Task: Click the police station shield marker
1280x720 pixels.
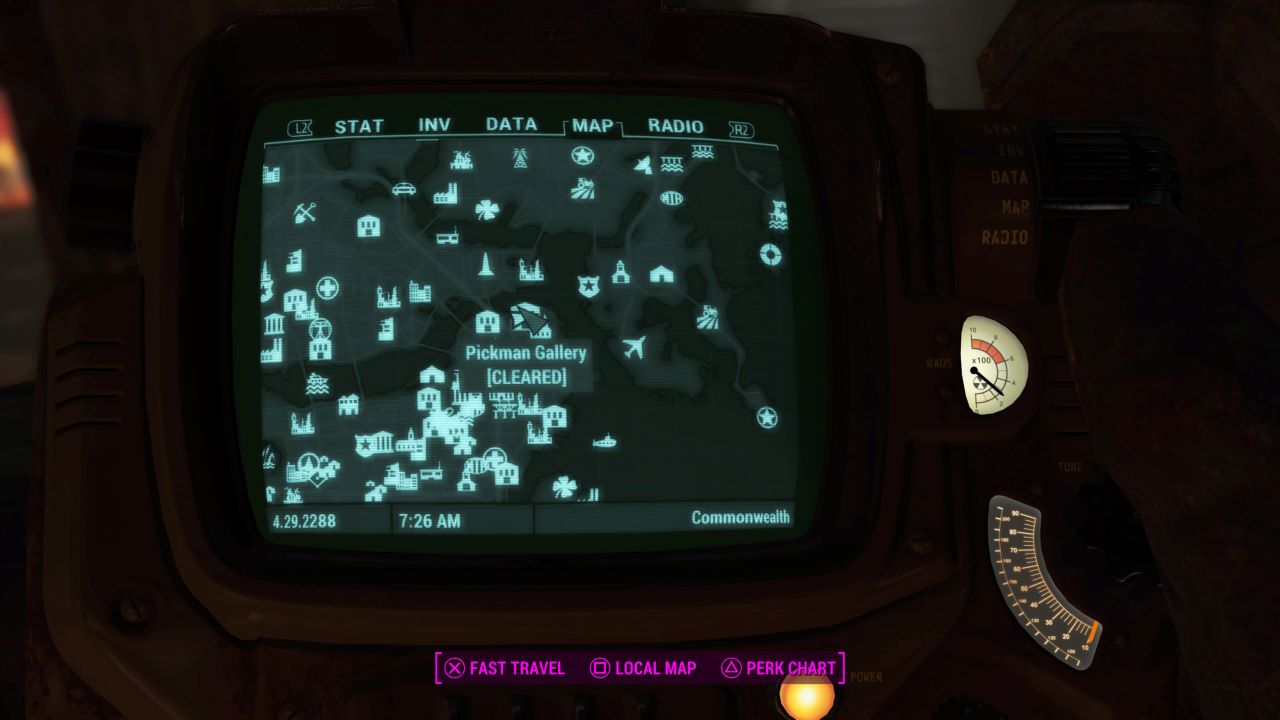Action: coord(587,284)
